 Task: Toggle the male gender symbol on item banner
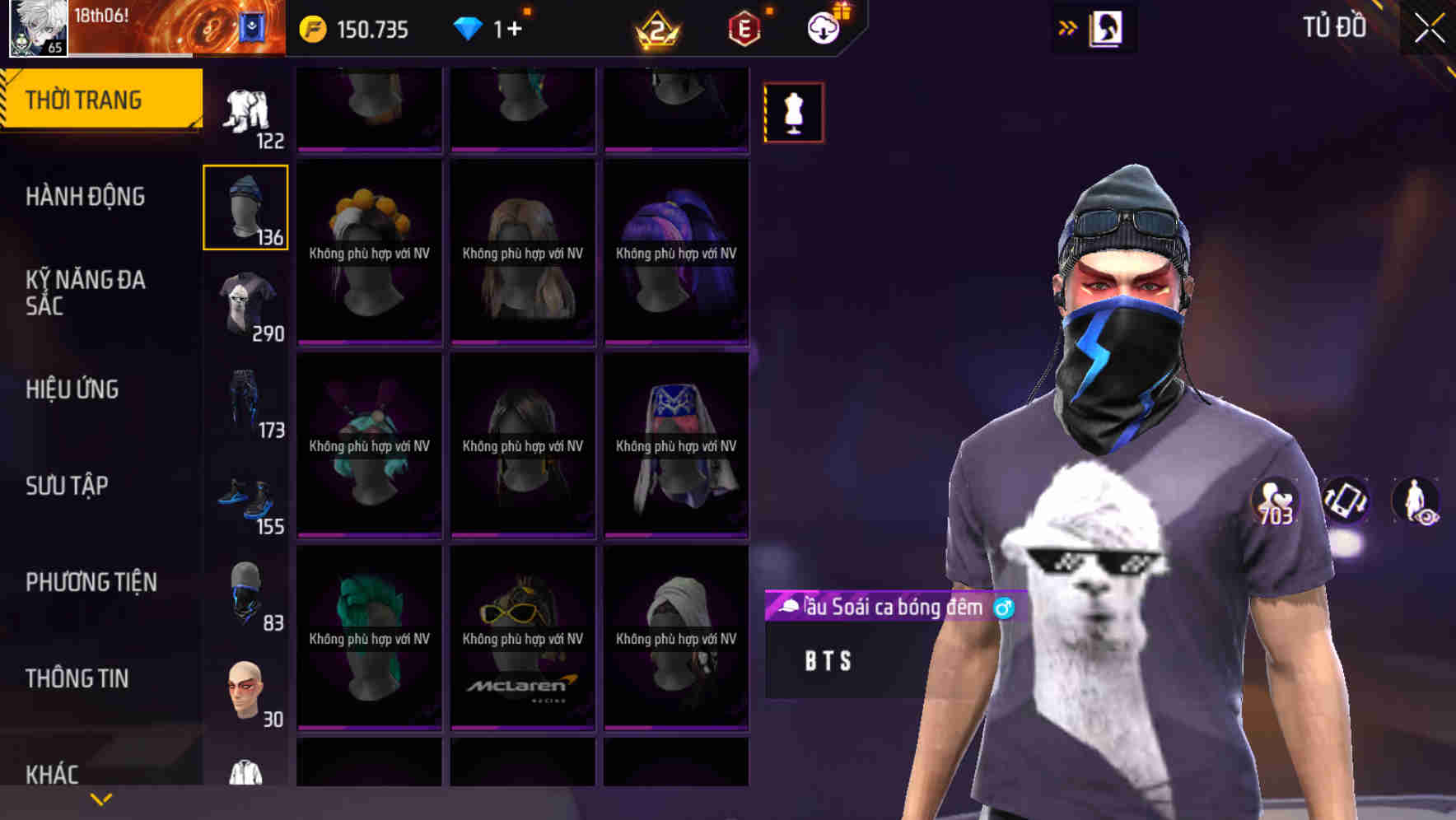coord(1003,608)
